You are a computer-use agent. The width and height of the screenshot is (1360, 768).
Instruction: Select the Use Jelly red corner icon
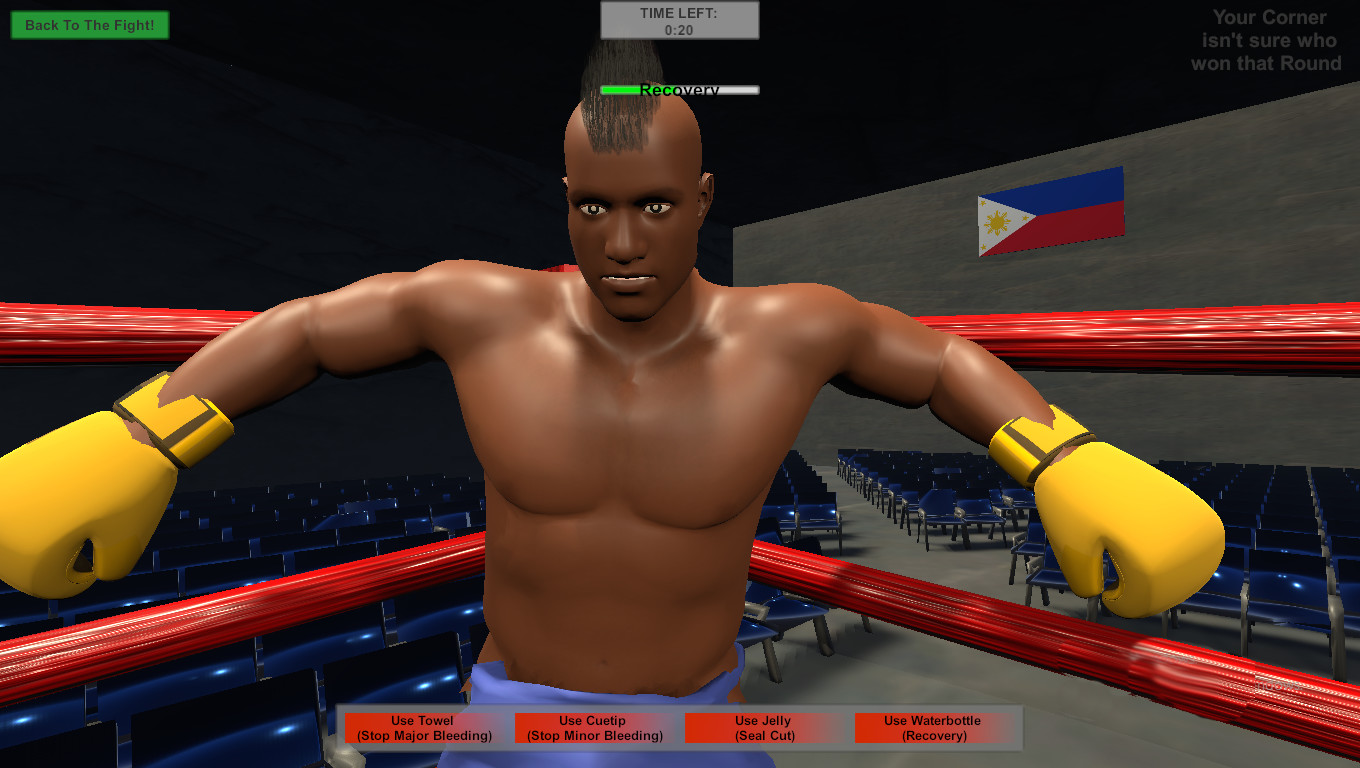[762, 728]
